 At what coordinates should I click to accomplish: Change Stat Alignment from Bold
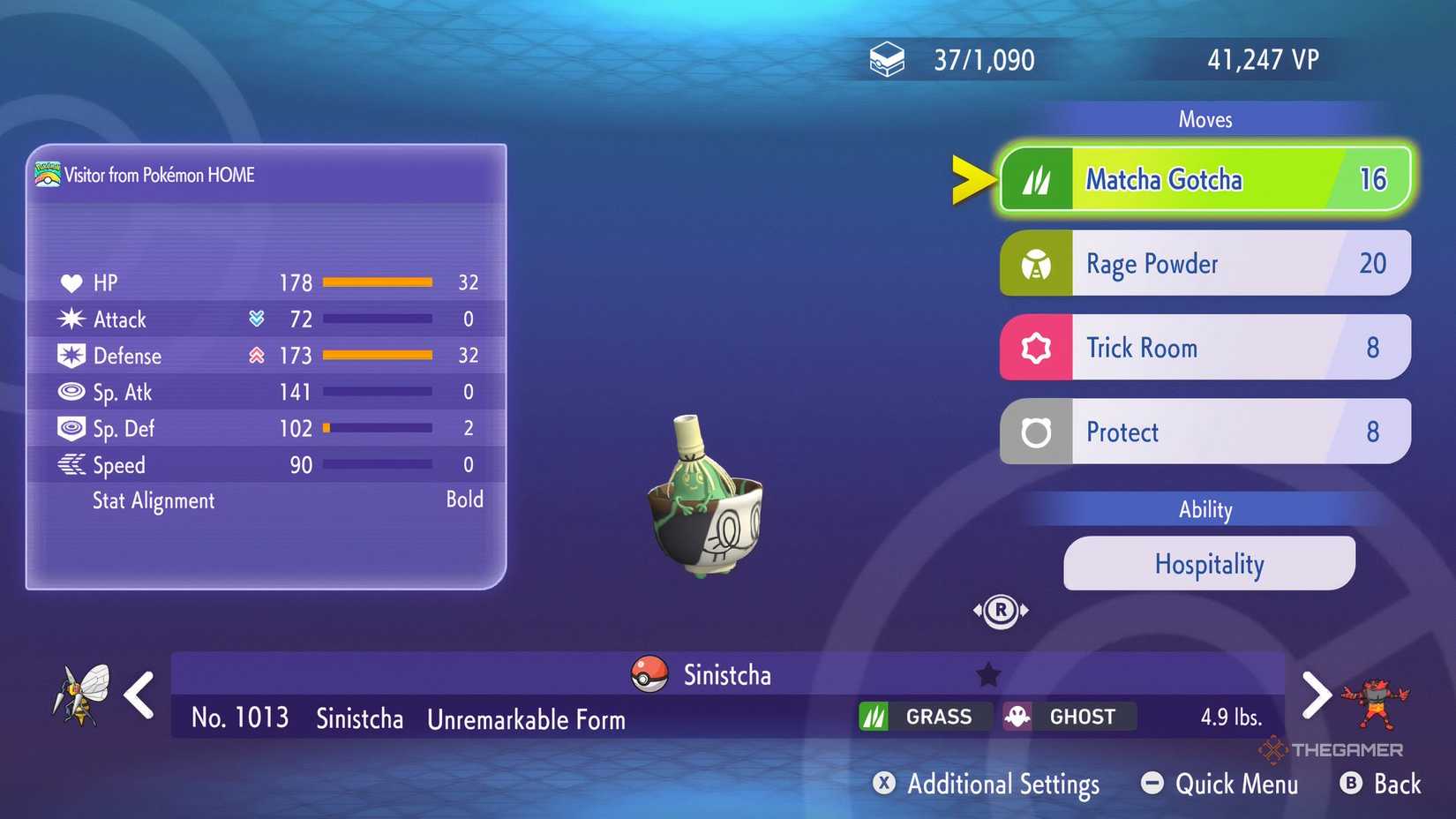pos(466,500)
